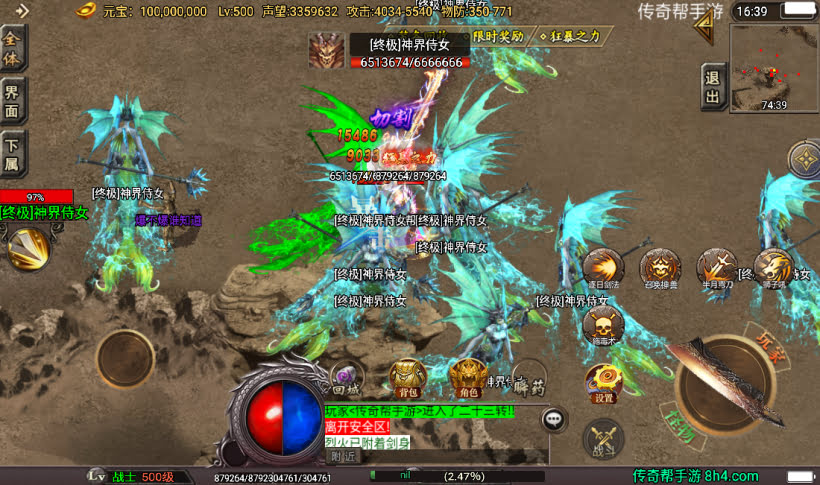Open the 设置 settings icon
This screenshot has width=820, height=485.
tap(604, 381)
